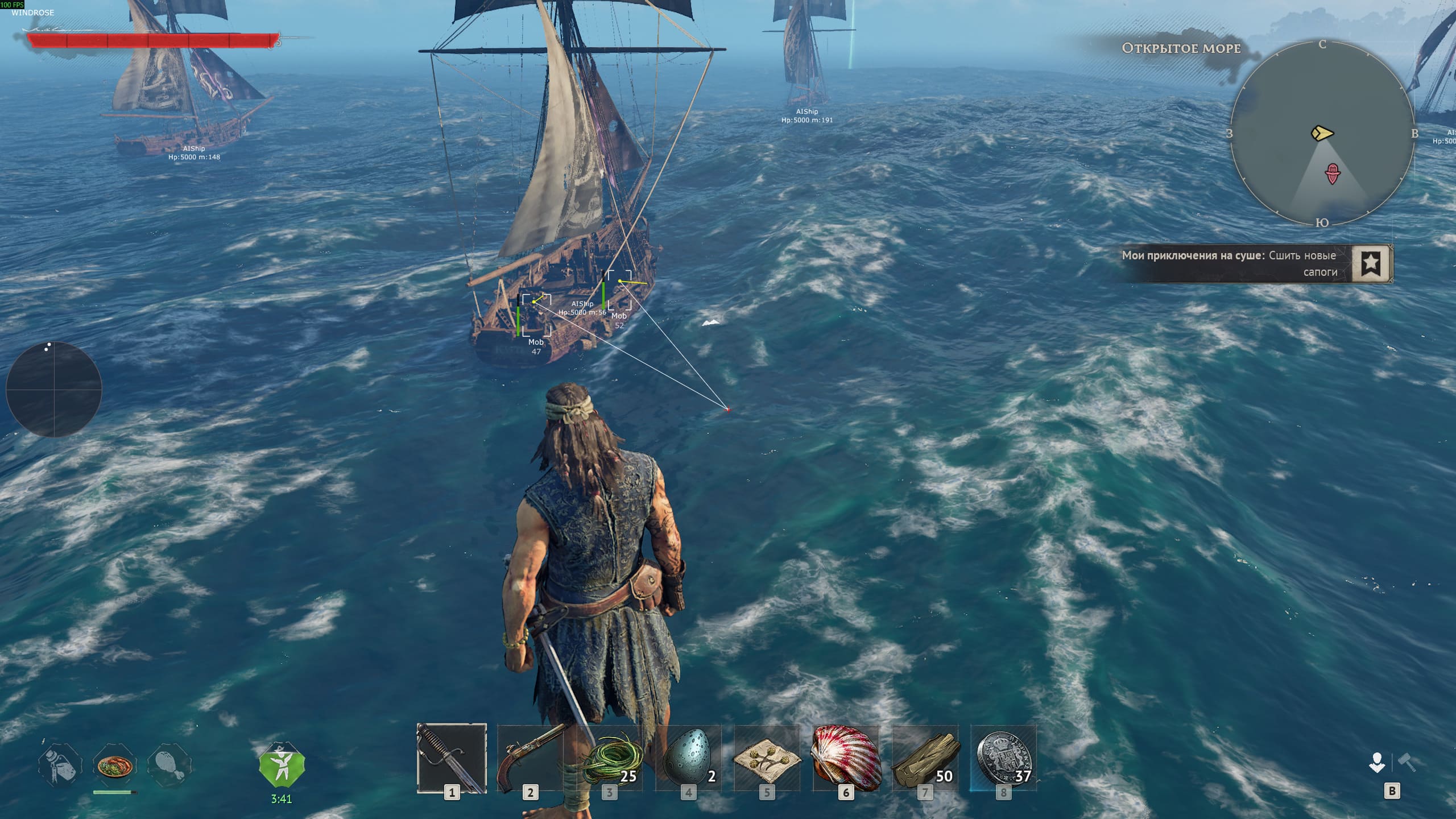Click the dark circular radar

(54, 390)
